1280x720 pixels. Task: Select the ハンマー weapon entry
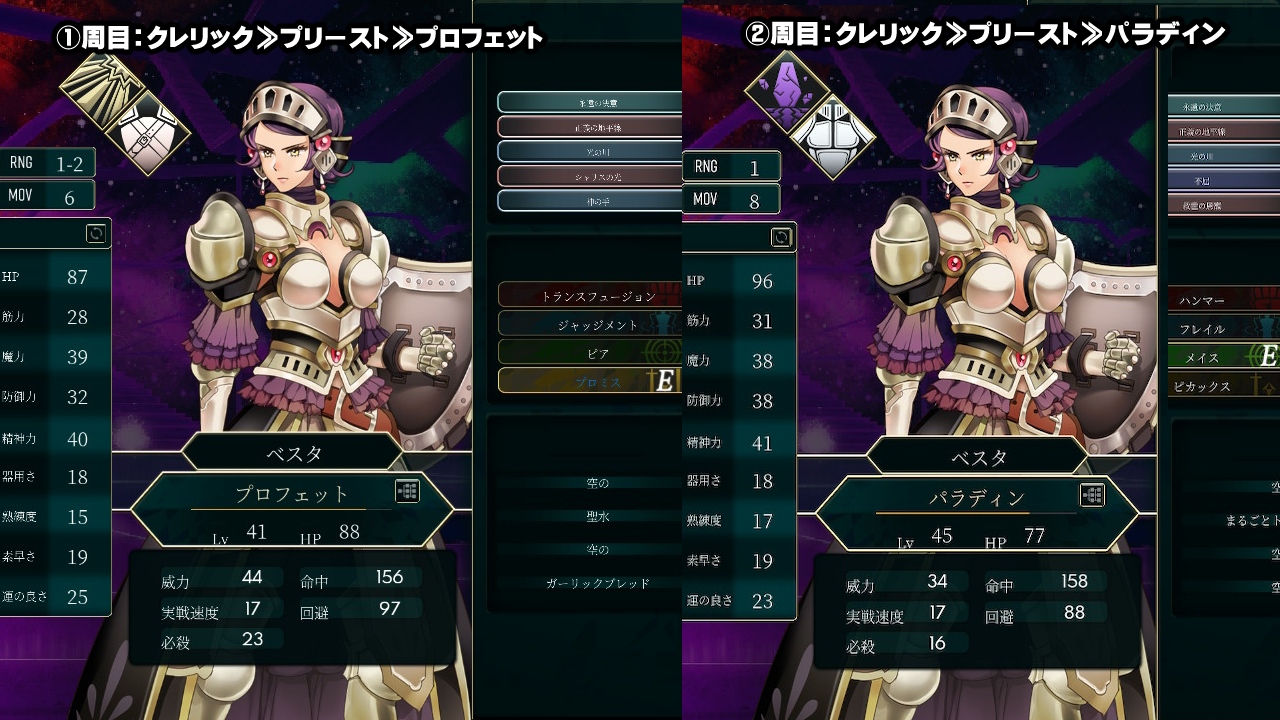click(x=1222, y=299)
